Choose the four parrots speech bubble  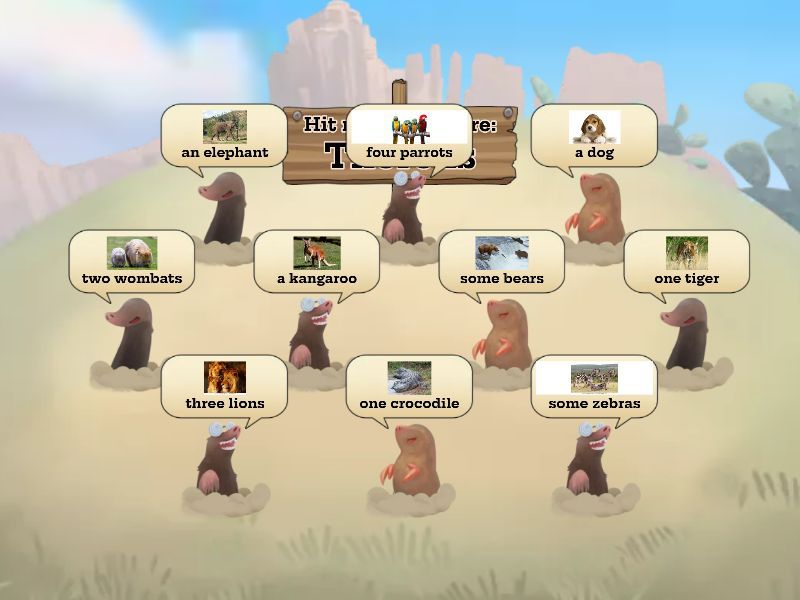[409, 135]
